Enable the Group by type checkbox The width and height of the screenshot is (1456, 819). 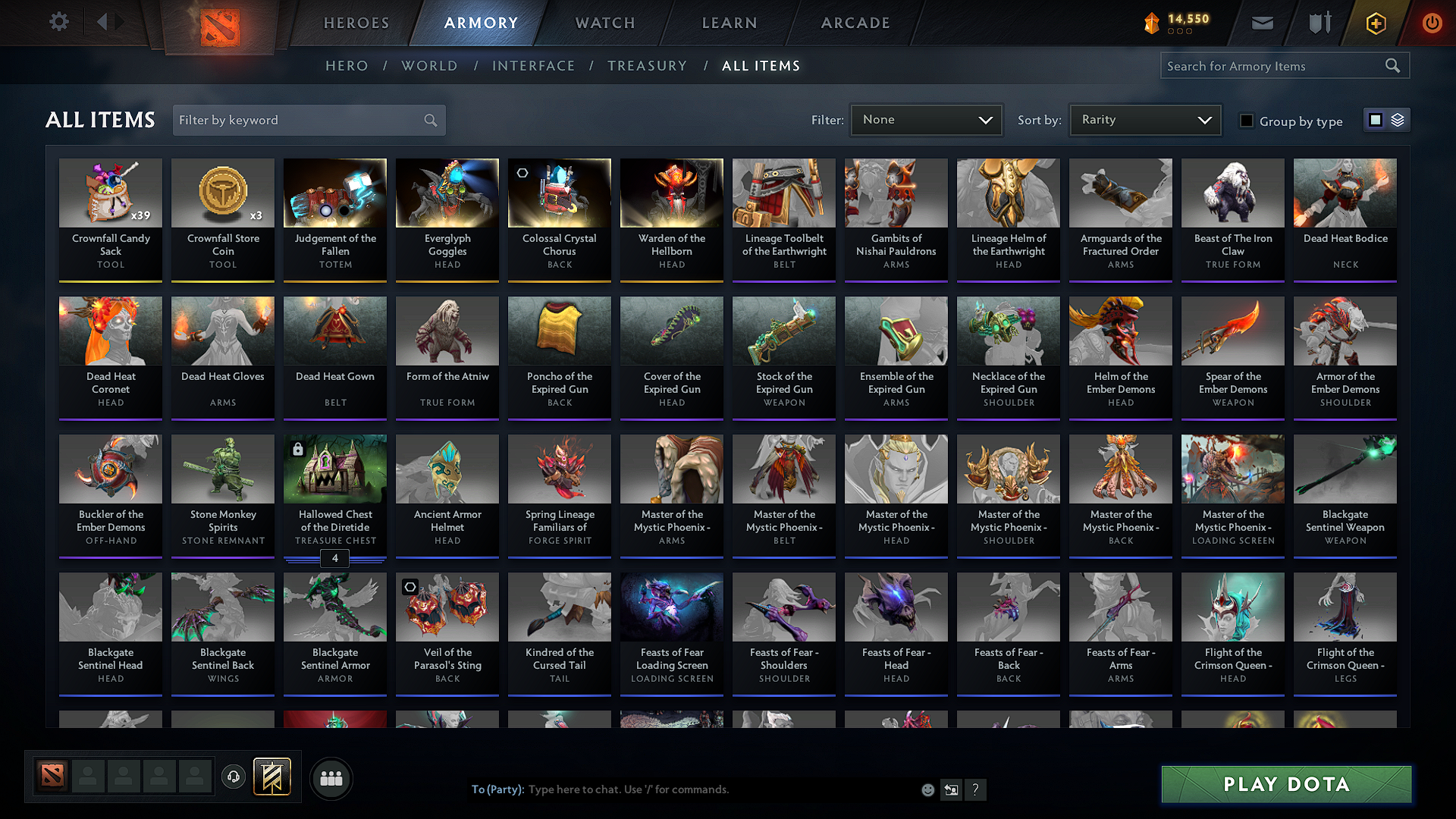coord(1247,121)
